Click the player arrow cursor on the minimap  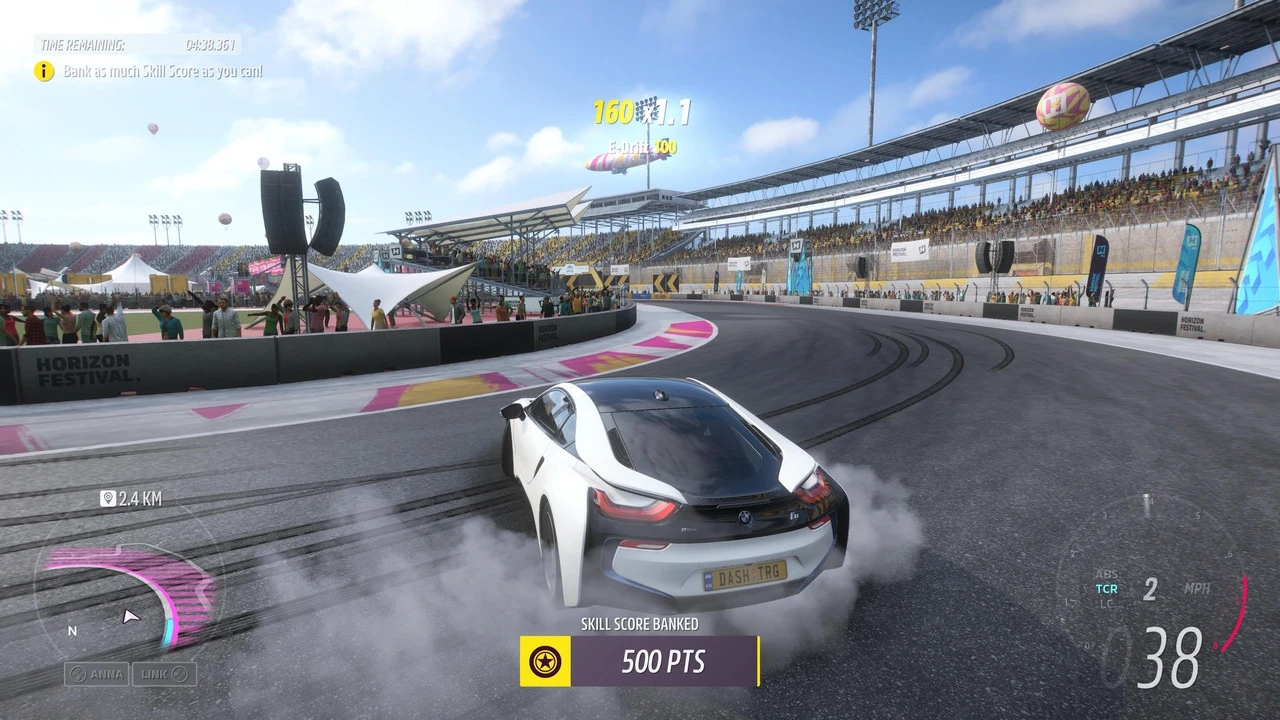(131, 617)
